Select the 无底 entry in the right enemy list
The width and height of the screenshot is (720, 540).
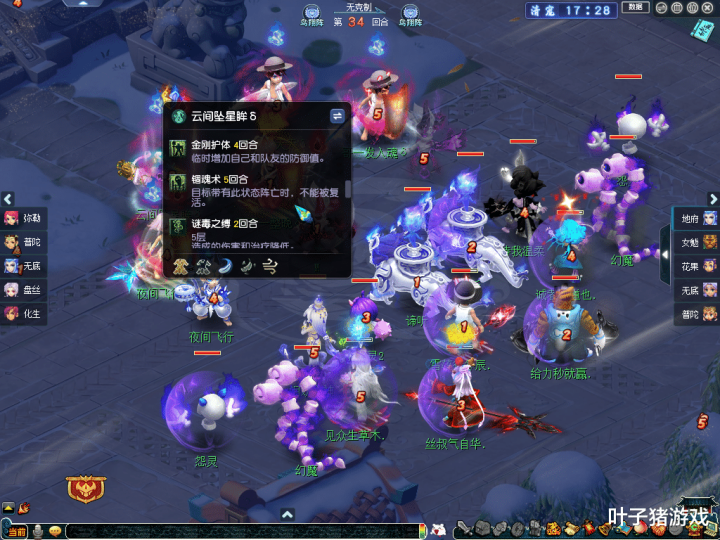tap(697, 290)
